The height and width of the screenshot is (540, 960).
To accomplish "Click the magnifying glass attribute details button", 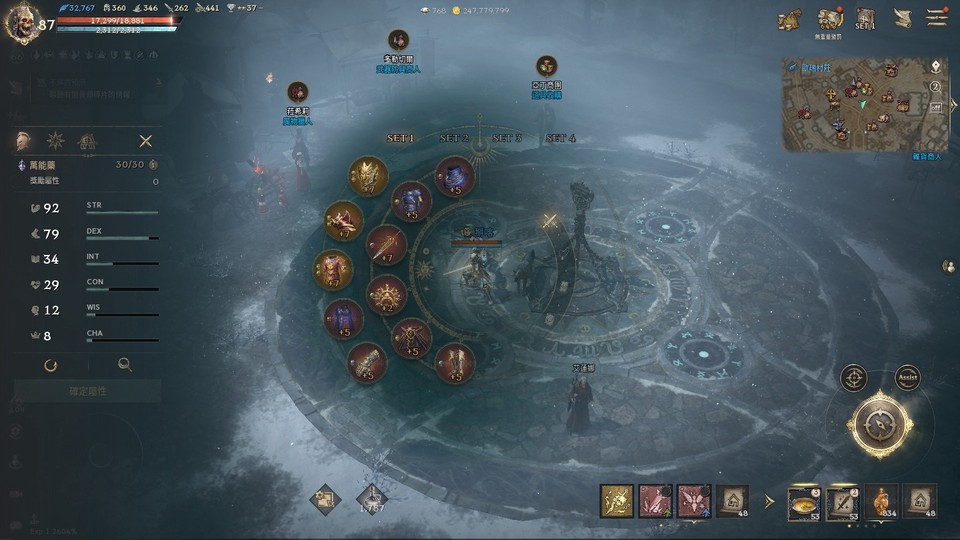I will coord(125,366).
